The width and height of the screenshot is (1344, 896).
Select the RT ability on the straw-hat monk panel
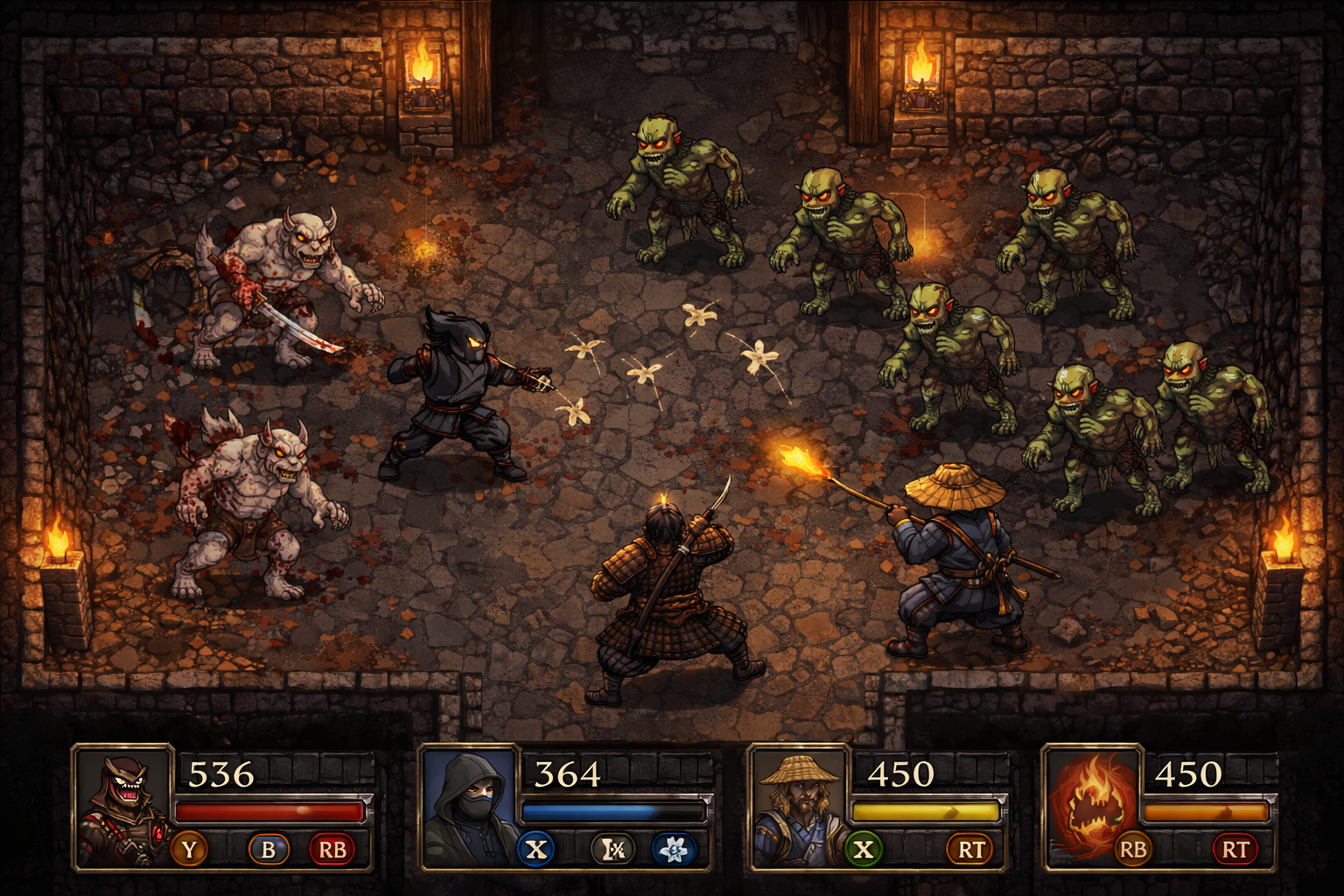(x=971, y=848)
